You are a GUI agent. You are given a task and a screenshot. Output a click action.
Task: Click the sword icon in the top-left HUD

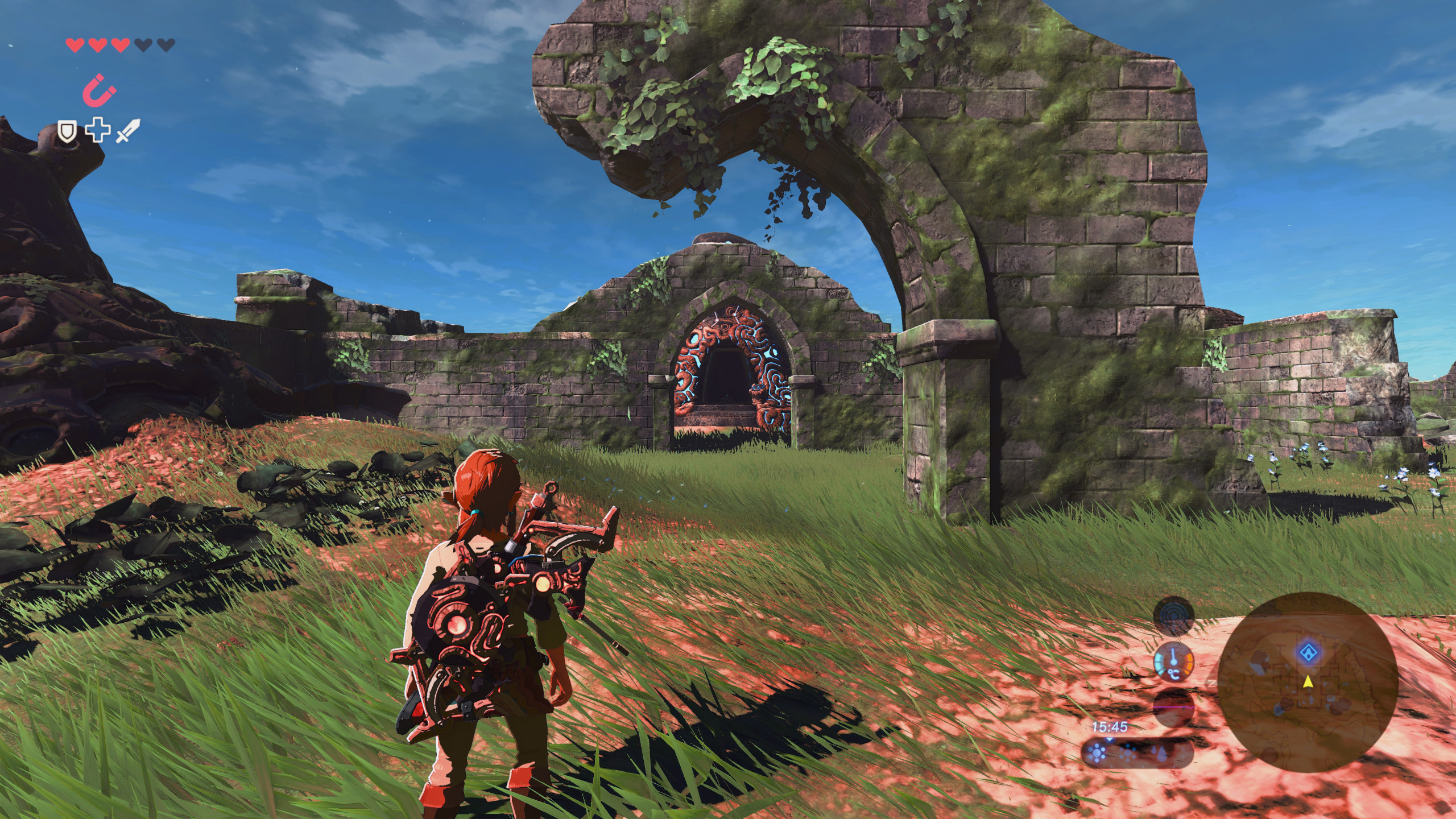click(128, 130)
